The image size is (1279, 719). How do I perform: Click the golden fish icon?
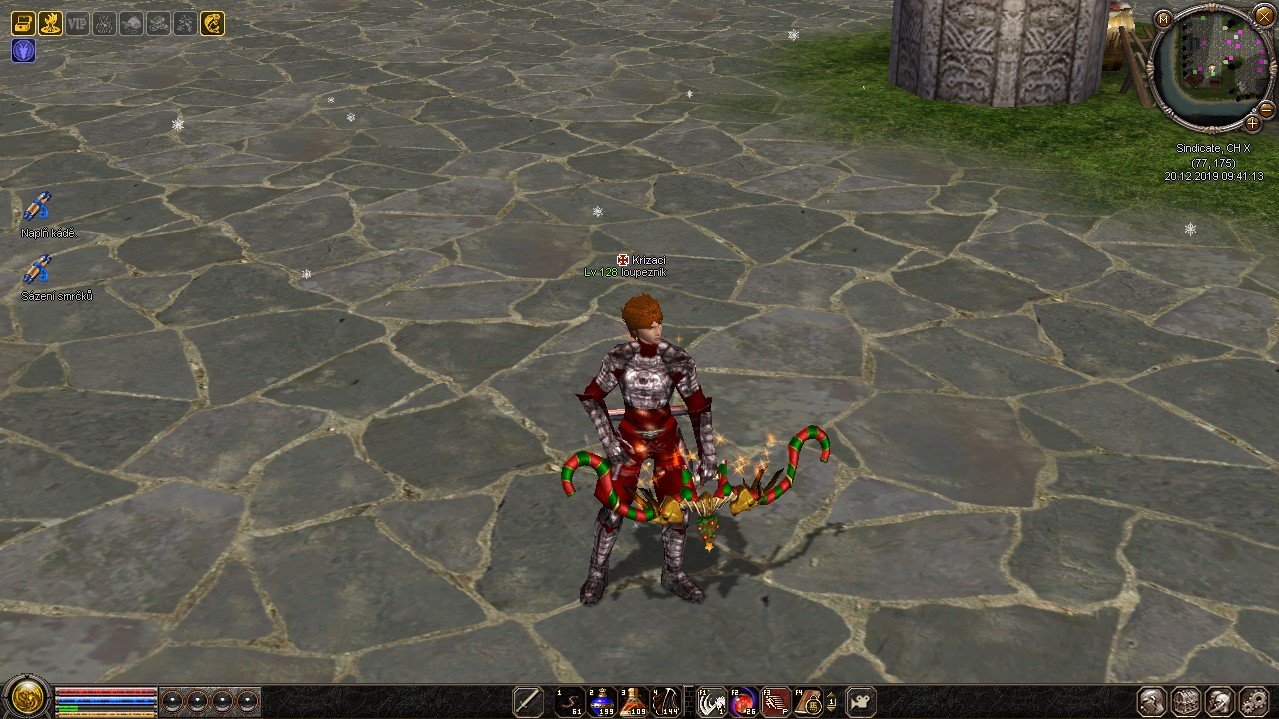pos(212,23)
